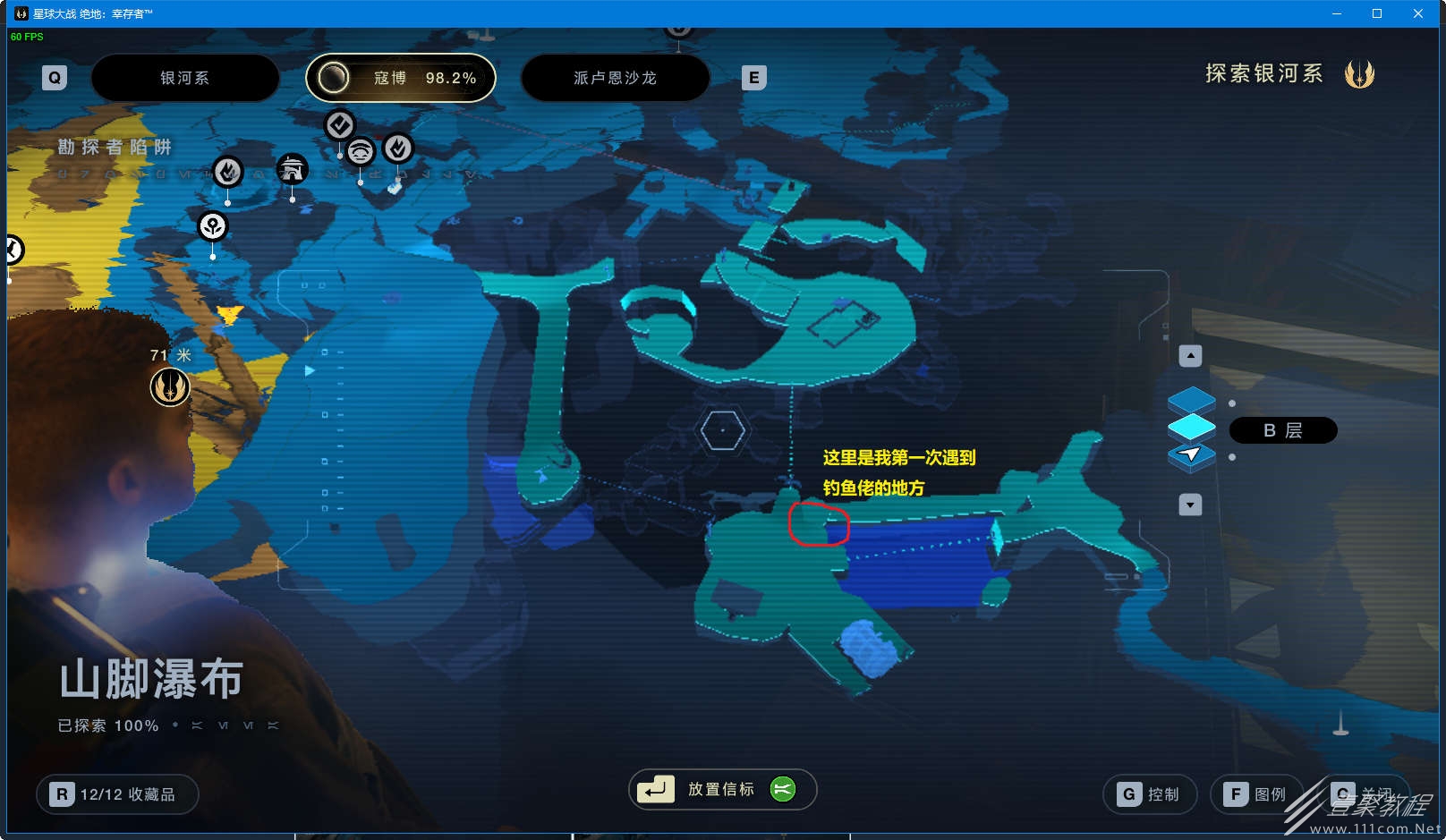
Task: Select the top layer diamond
Action: (x=1191, y=399)
